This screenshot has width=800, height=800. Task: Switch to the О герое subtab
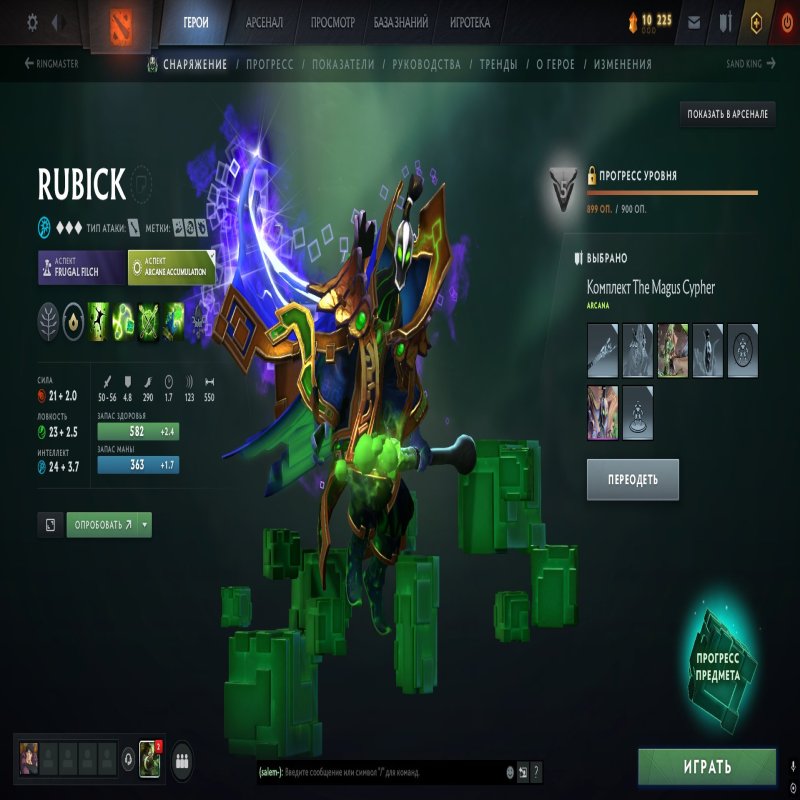555,64
